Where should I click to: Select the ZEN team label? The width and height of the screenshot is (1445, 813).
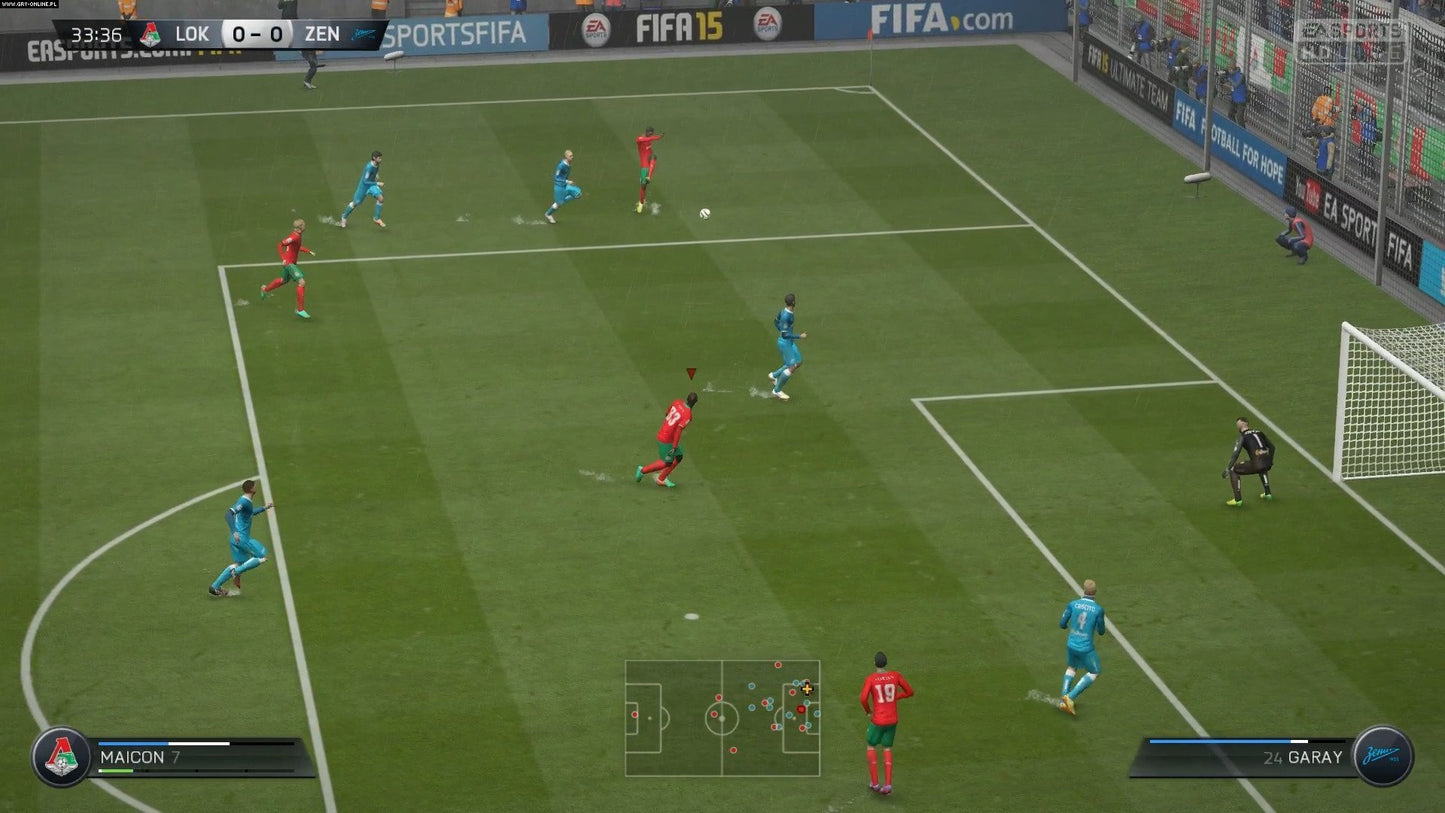pyautogui.click(x=323, y=33)
